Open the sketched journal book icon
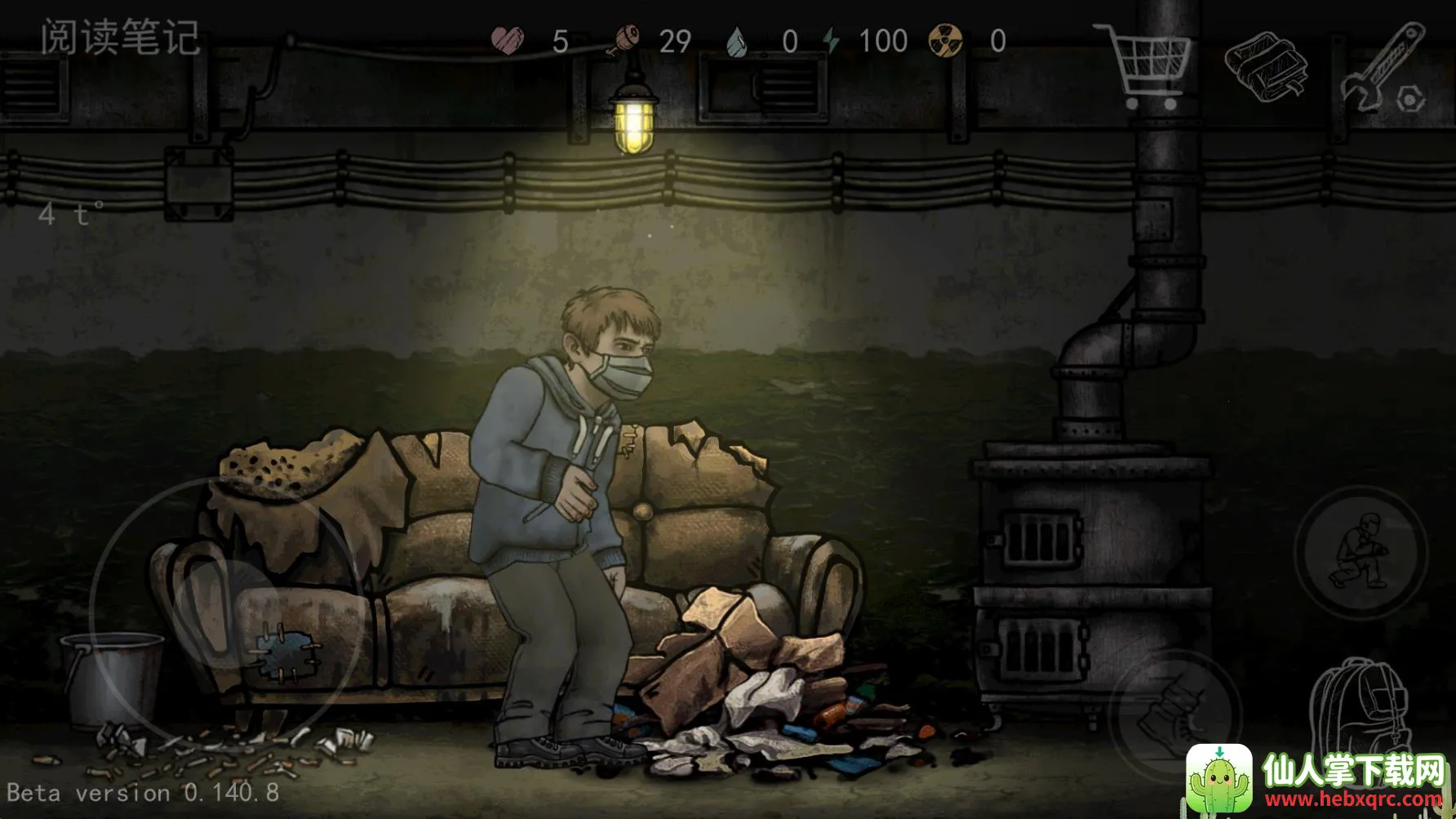 [1266, 65]
